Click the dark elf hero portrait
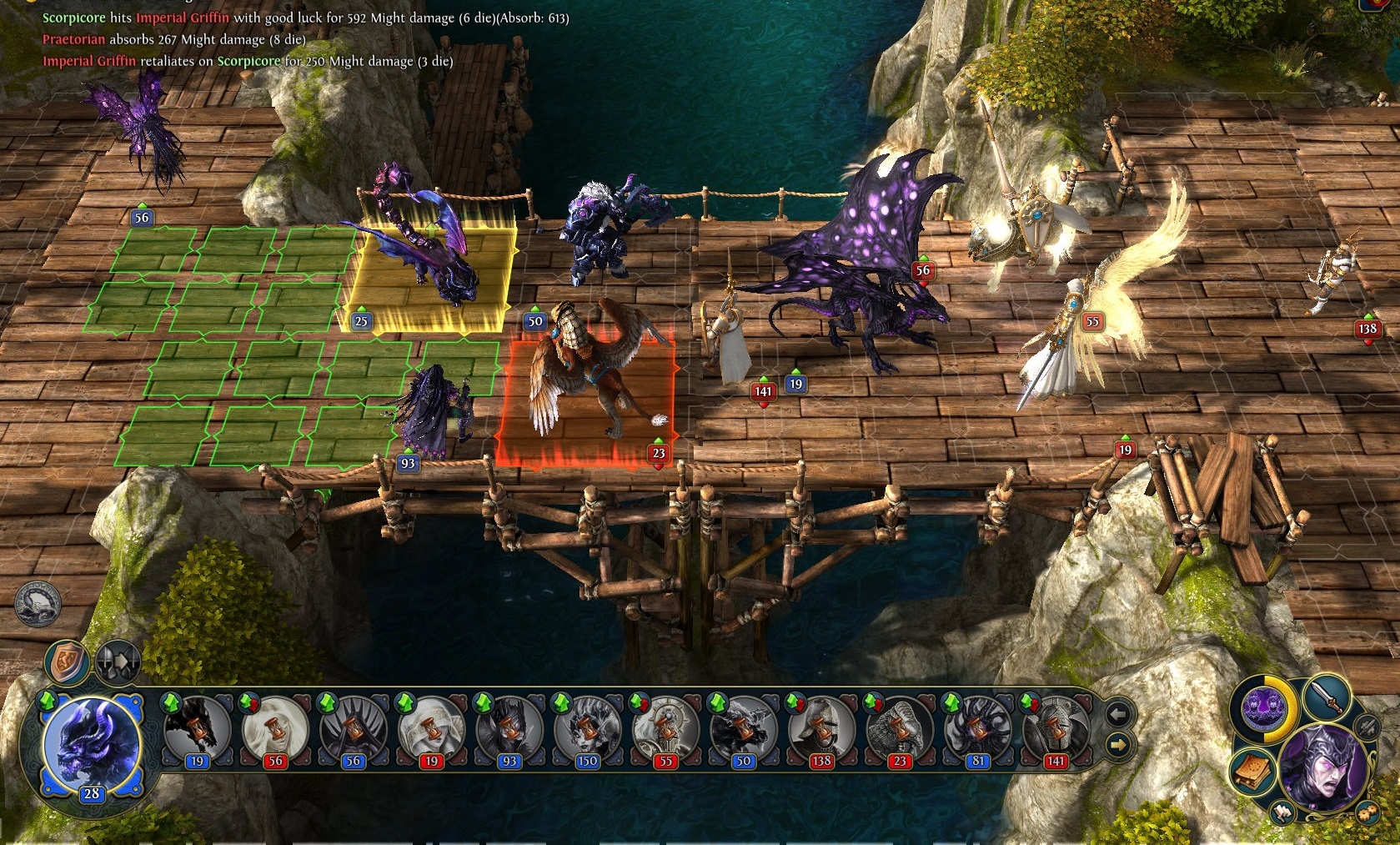 click(1322, 769)
